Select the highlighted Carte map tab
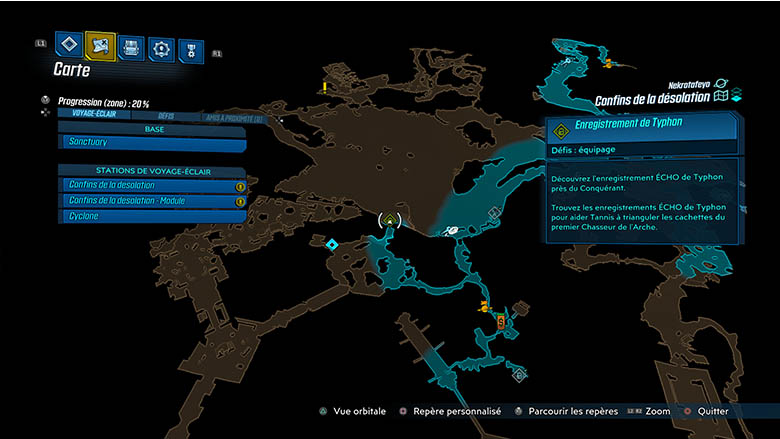The image size is (780, 439). (101, 45)
